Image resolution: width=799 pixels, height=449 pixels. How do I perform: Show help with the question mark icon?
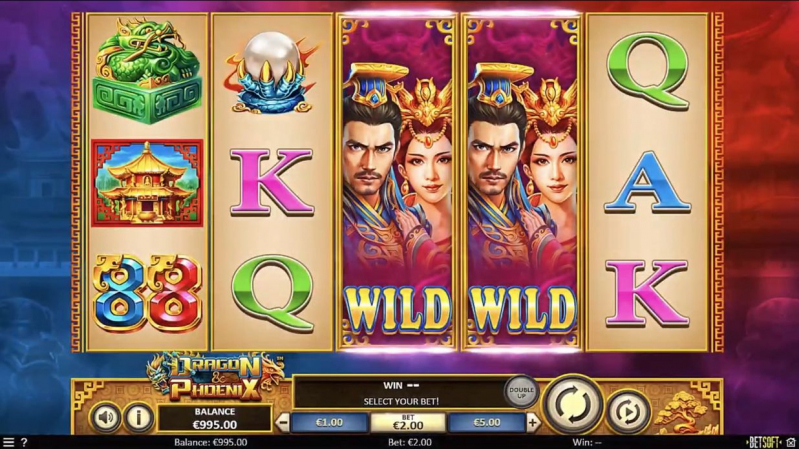pos(24,442)
